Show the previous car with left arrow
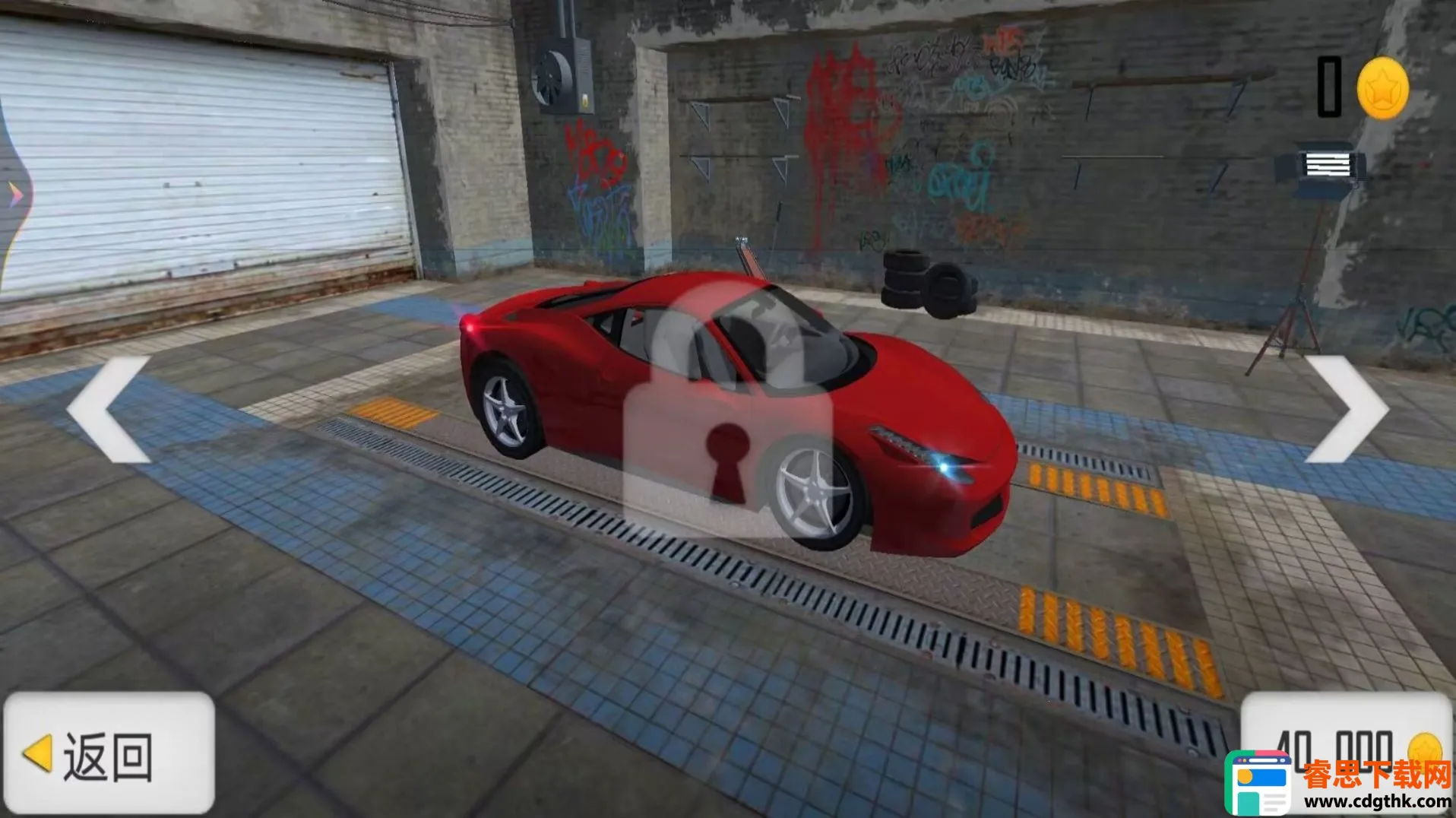This screenshot has height=818, width=1456. click(109, 410)
